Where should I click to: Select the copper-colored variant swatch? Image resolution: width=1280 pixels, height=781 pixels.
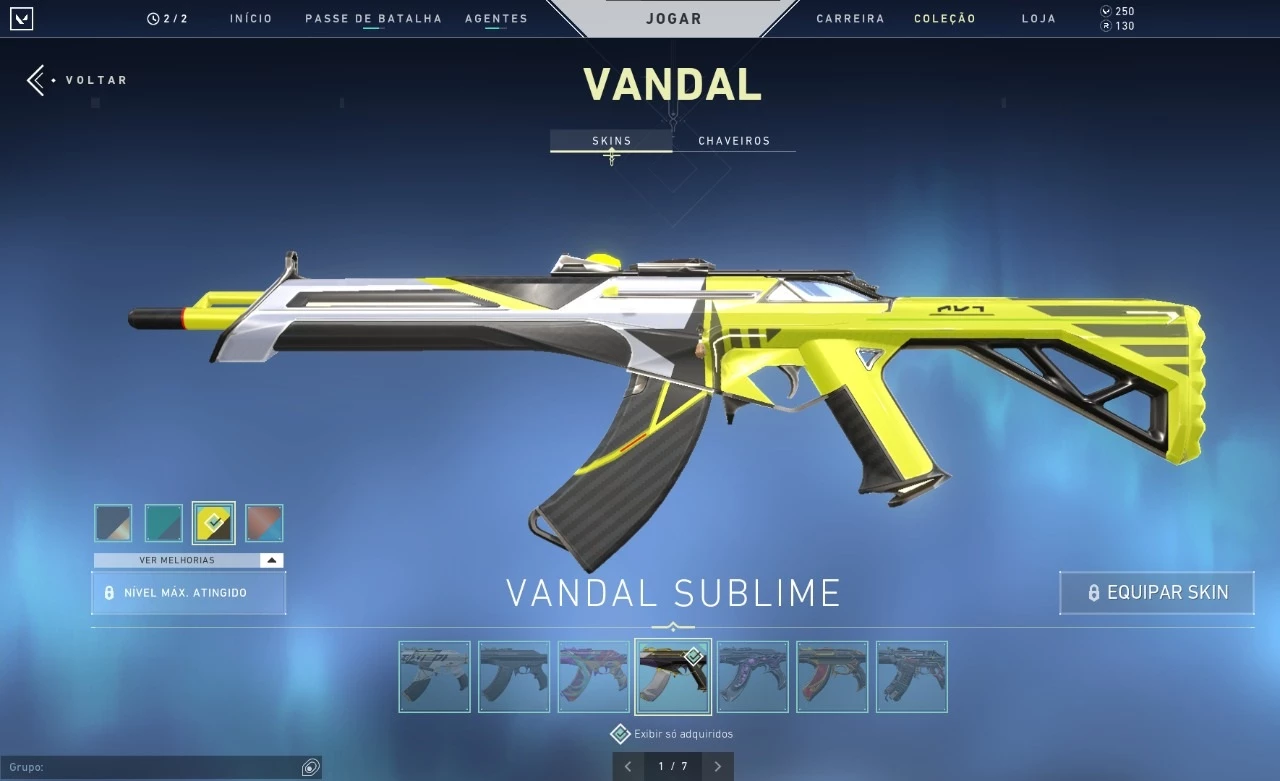click(x=263, y=522)
